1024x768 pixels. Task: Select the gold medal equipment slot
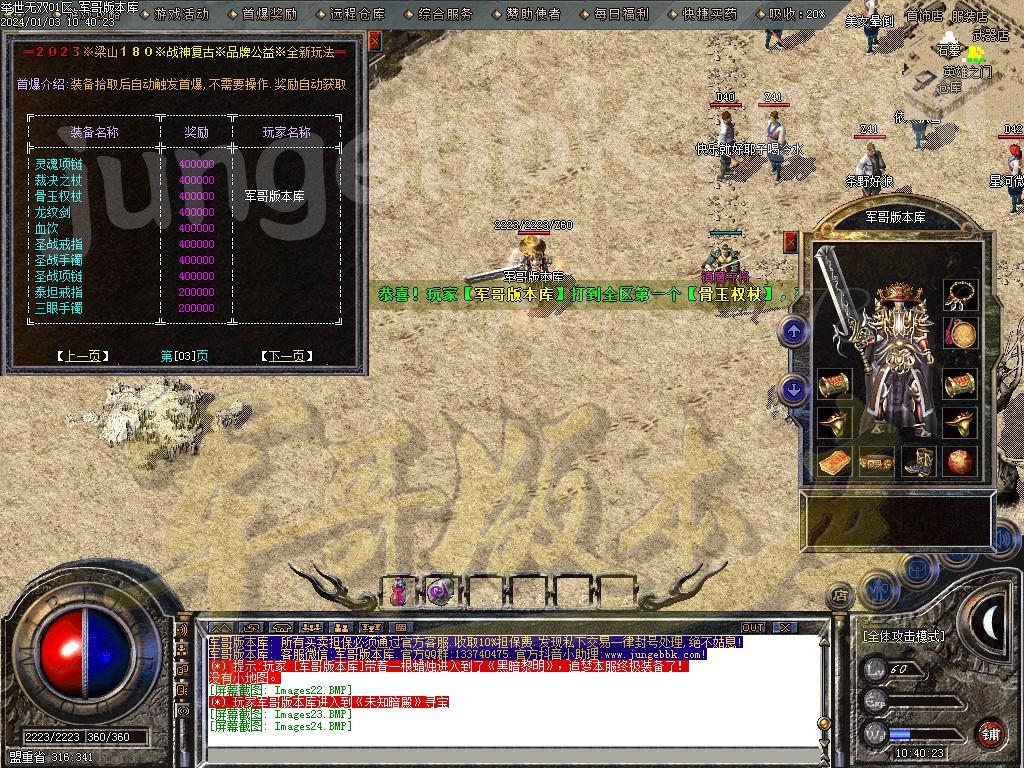pos(961,335)
